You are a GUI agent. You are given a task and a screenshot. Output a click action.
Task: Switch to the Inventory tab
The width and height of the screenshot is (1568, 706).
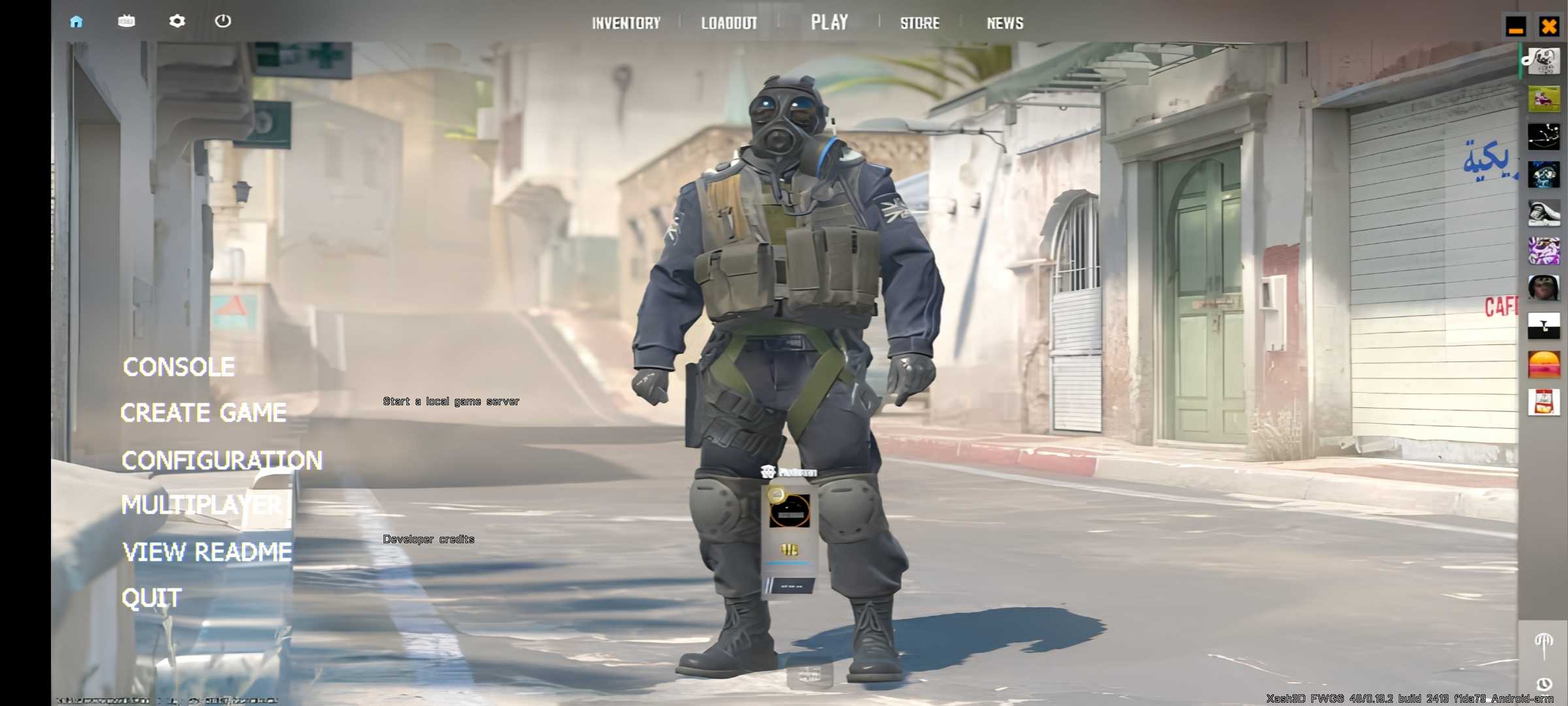click(626, 23)
